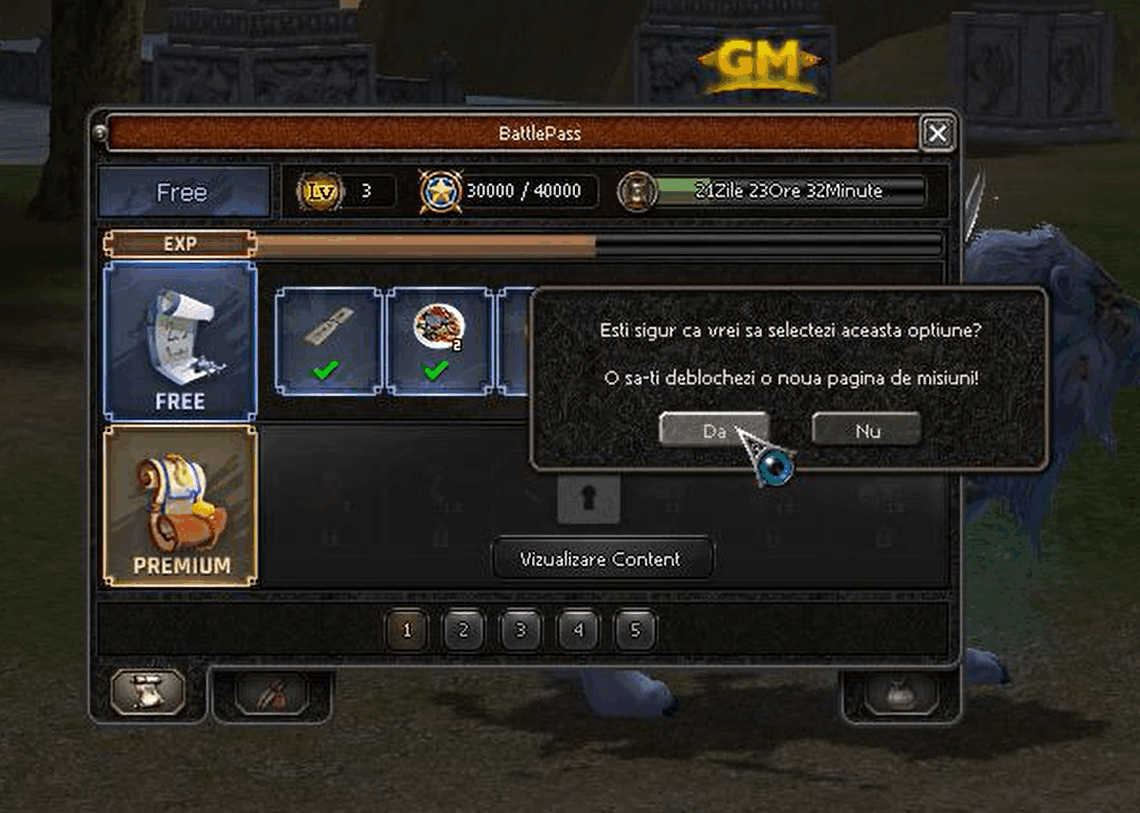
Task: Go to reward page 5
Action: pyautogui.click(x=635, y=631)
